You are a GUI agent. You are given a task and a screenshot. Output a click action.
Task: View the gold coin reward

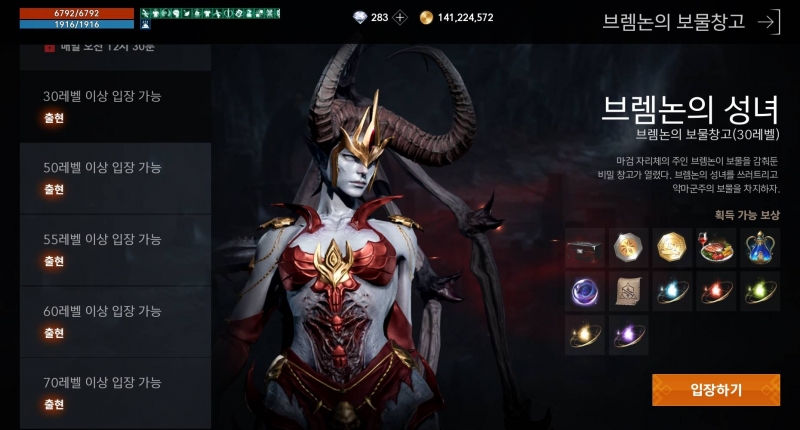(672, 248)
